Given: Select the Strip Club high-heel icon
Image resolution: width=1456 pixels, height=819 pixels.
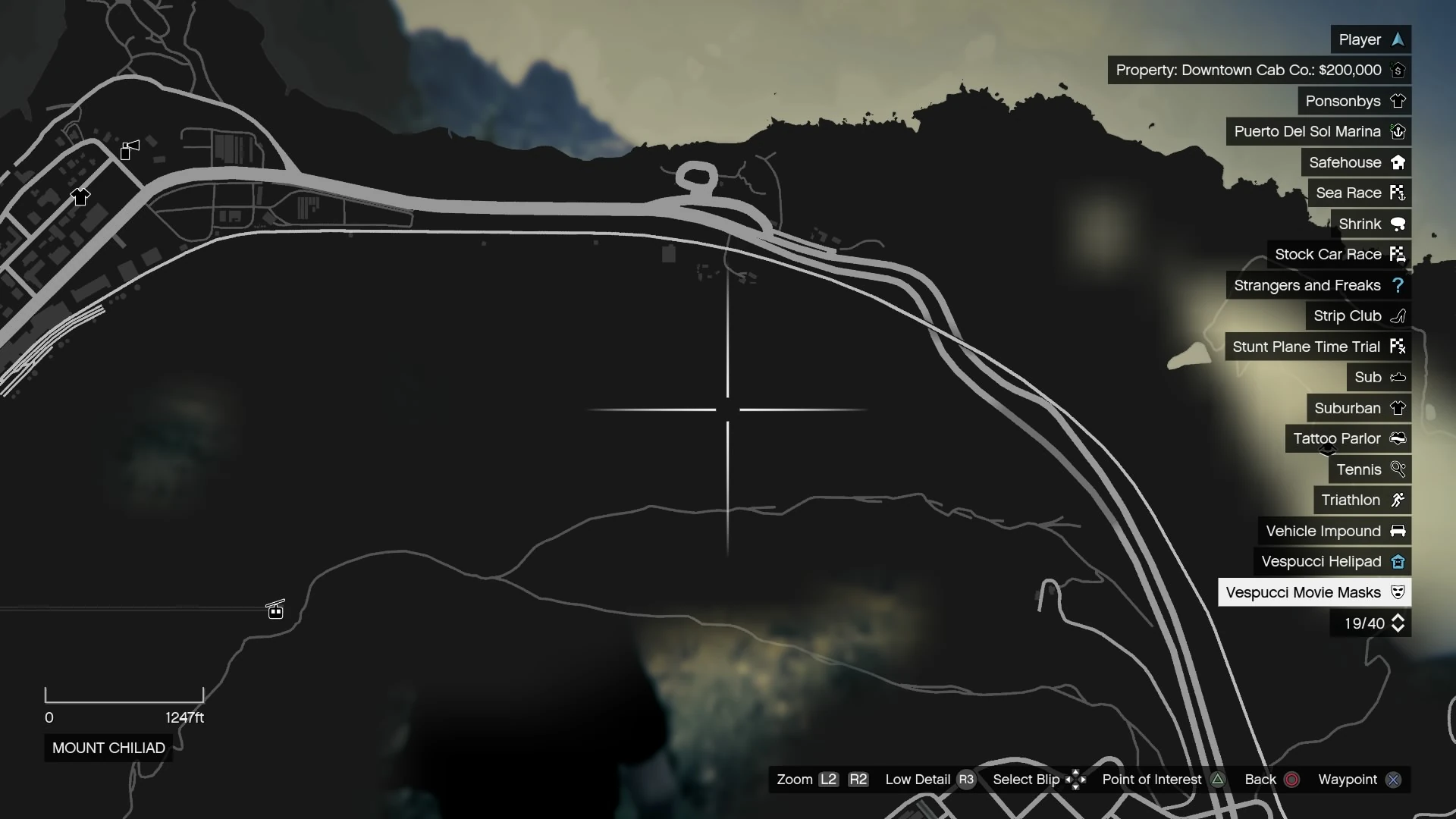Looking at the screenshot, I should point(1398,315).
